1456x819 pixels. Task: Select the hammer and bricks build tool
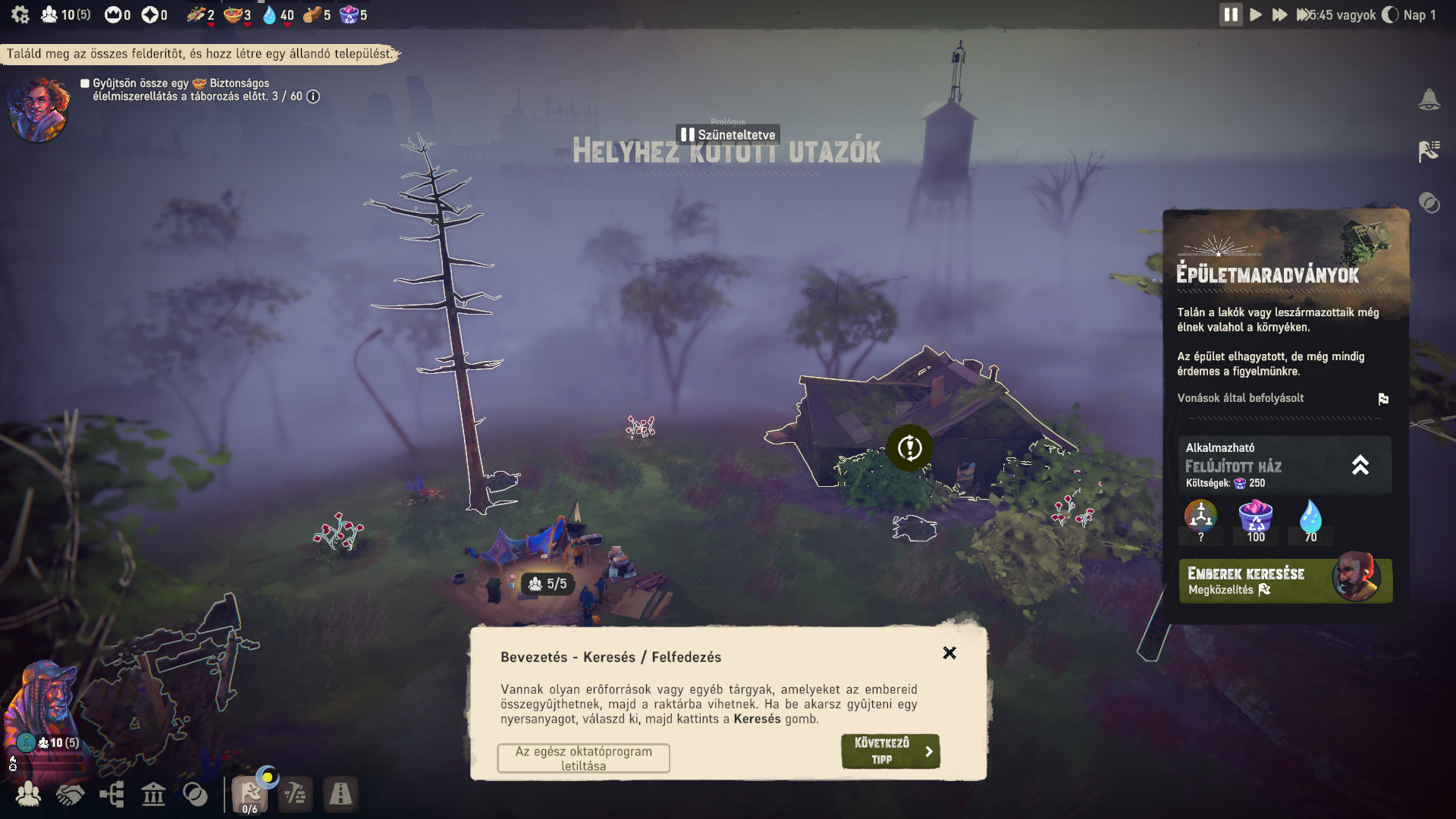(295, 794)
